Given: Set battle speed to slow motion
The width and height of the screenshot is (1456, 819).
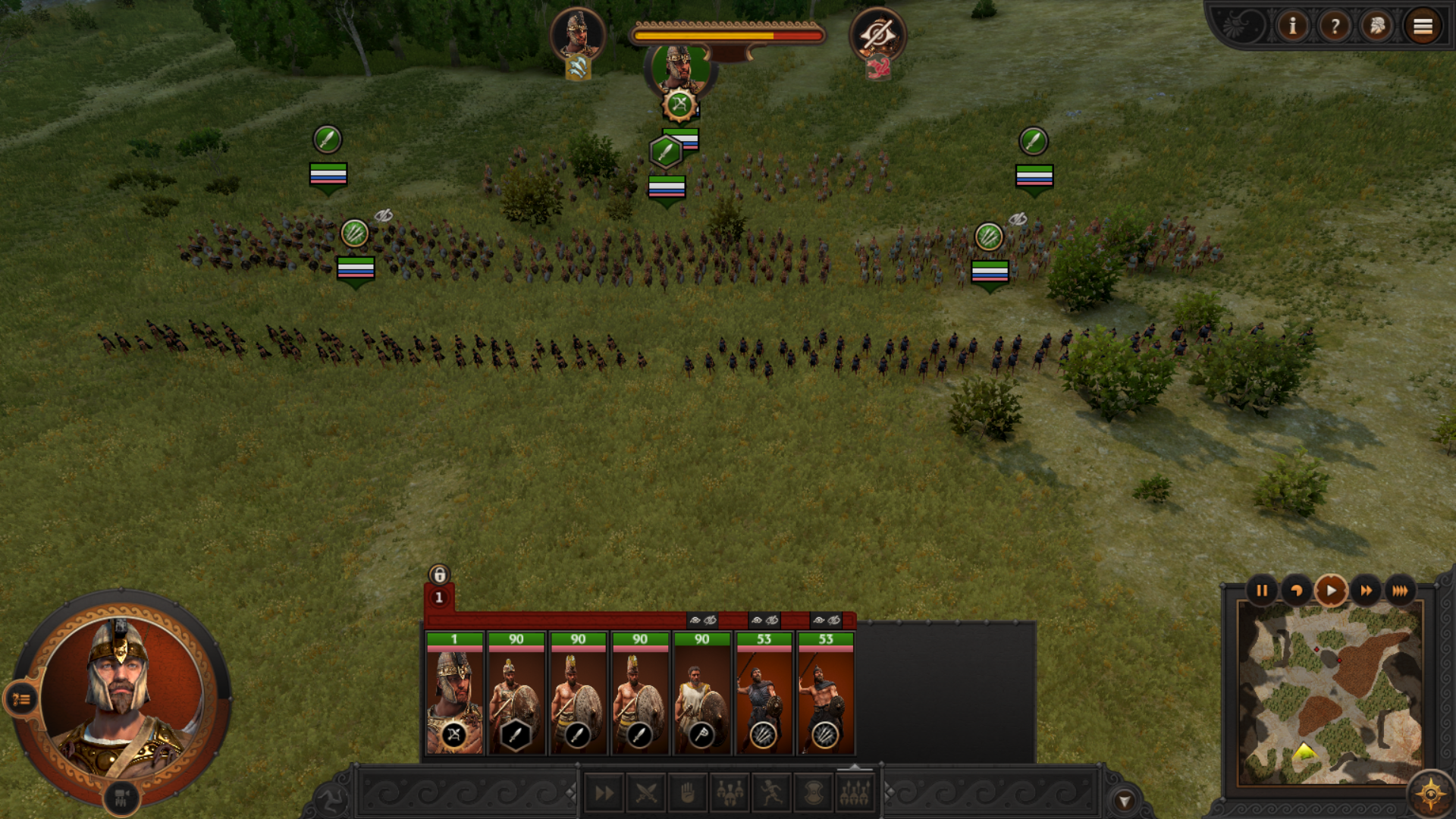Looking at the screenshot, I should tap(1296, 591).
